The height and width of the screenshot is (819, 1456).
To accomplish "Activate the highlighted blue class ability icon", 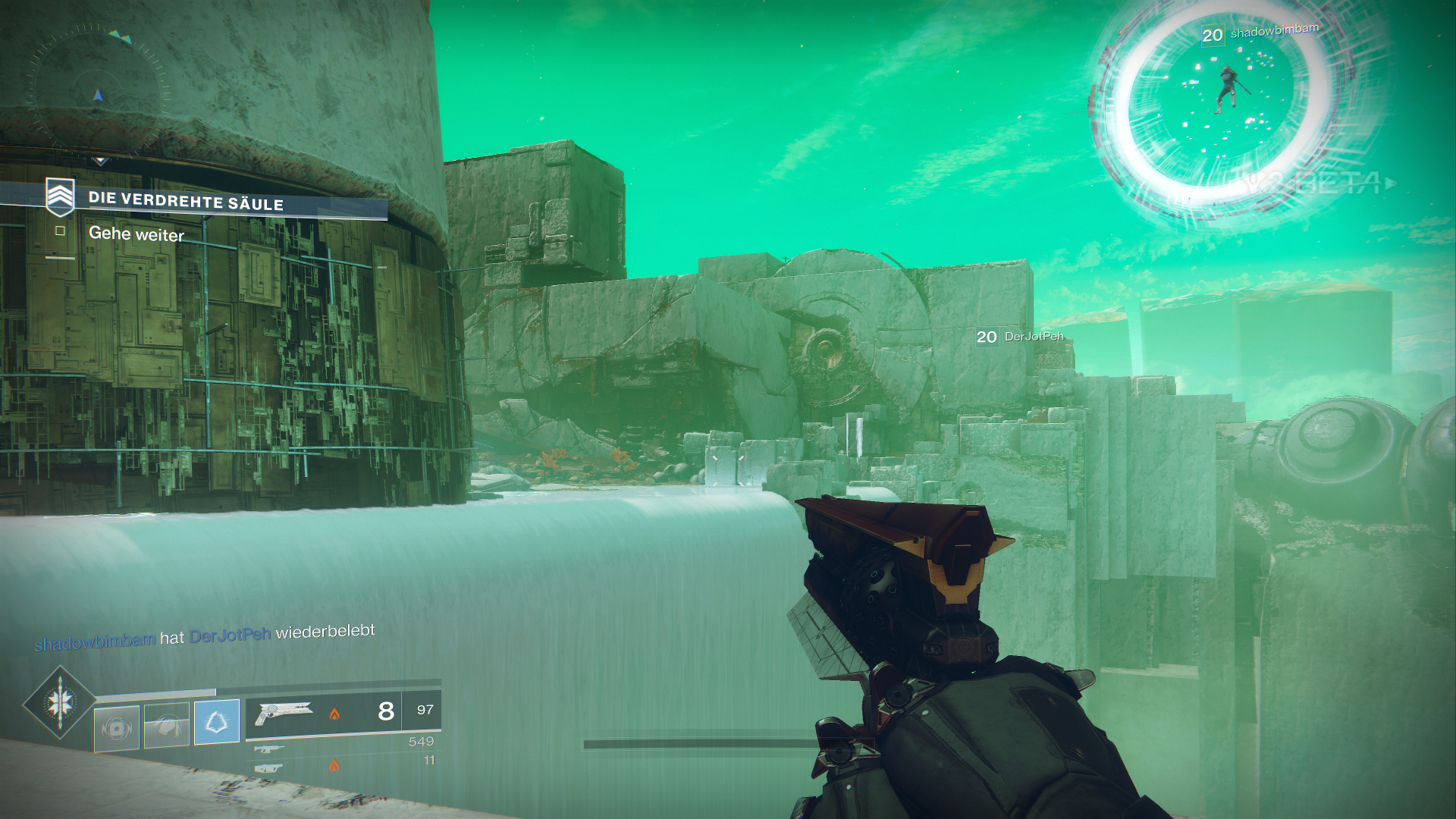I will pos(217,721).
